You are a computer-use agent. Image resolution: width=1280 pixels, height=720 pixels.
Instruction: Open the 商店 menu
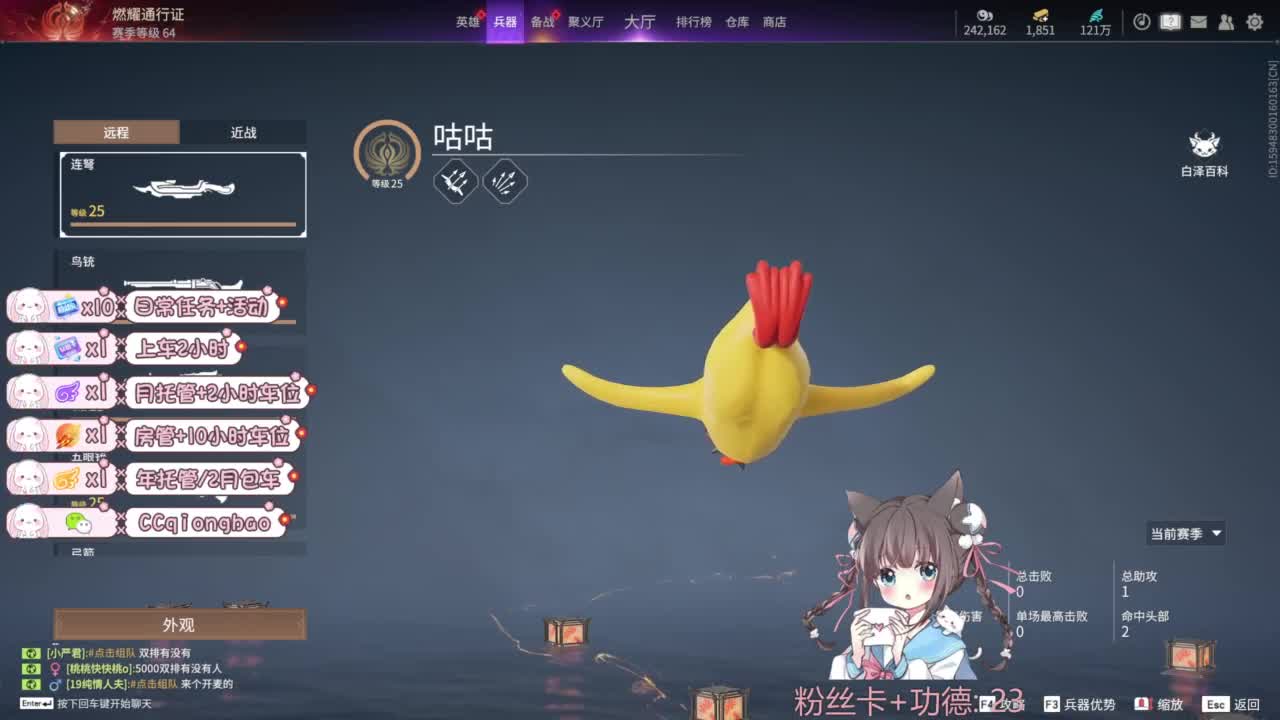(x=775, y=22)
